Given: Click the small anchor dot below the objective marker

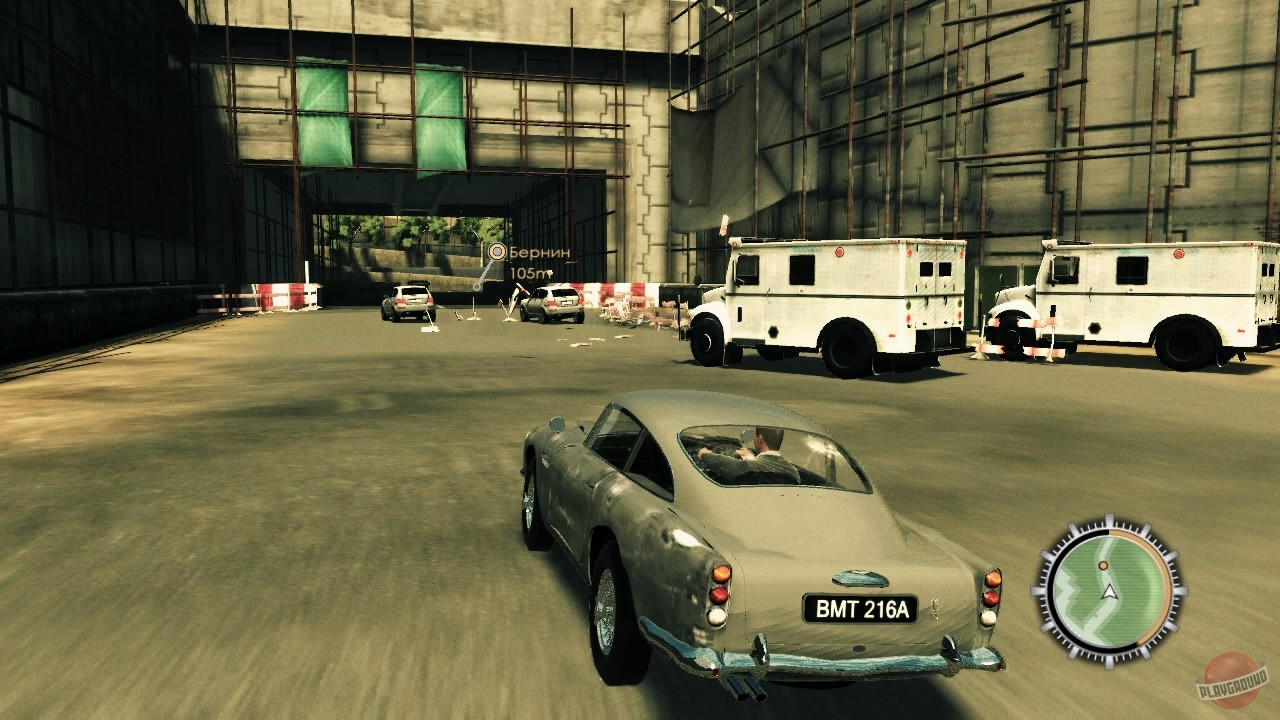Looking at the screenshot, I should pyautogui.click(x=477, y=286).
